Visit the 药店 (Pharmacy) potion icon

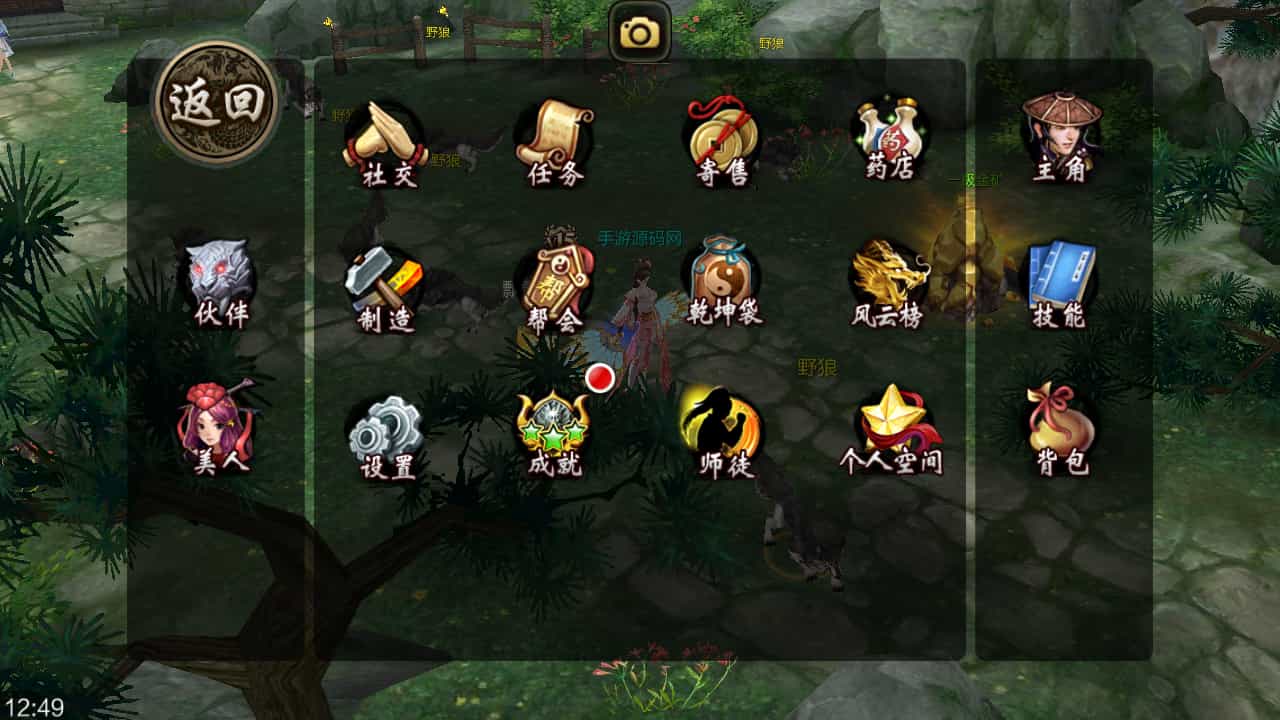pyautogui.click(x=889, y=139)
